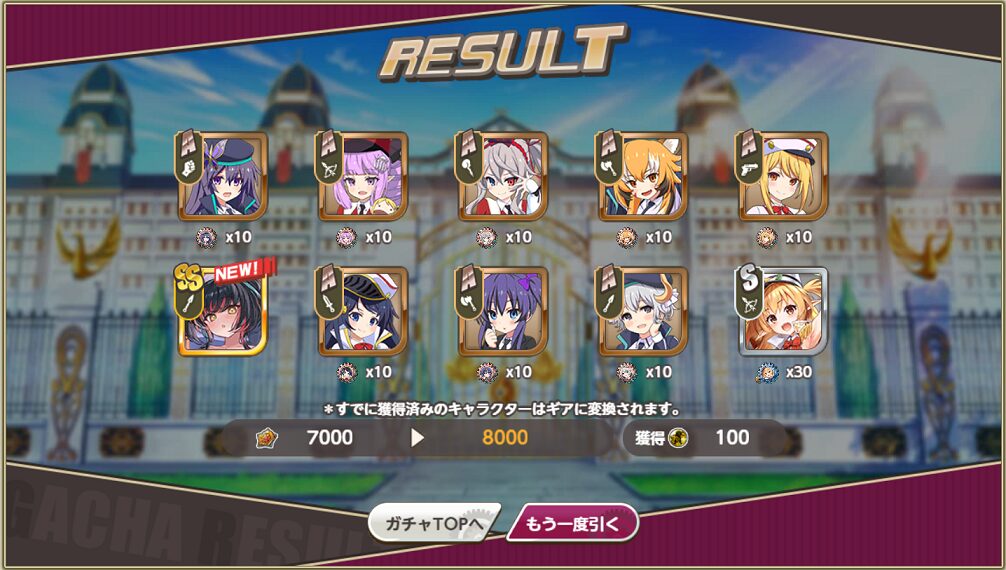Pull again with もう一度引く button
Screen dimensions: 1006x570
pos(572,522)
